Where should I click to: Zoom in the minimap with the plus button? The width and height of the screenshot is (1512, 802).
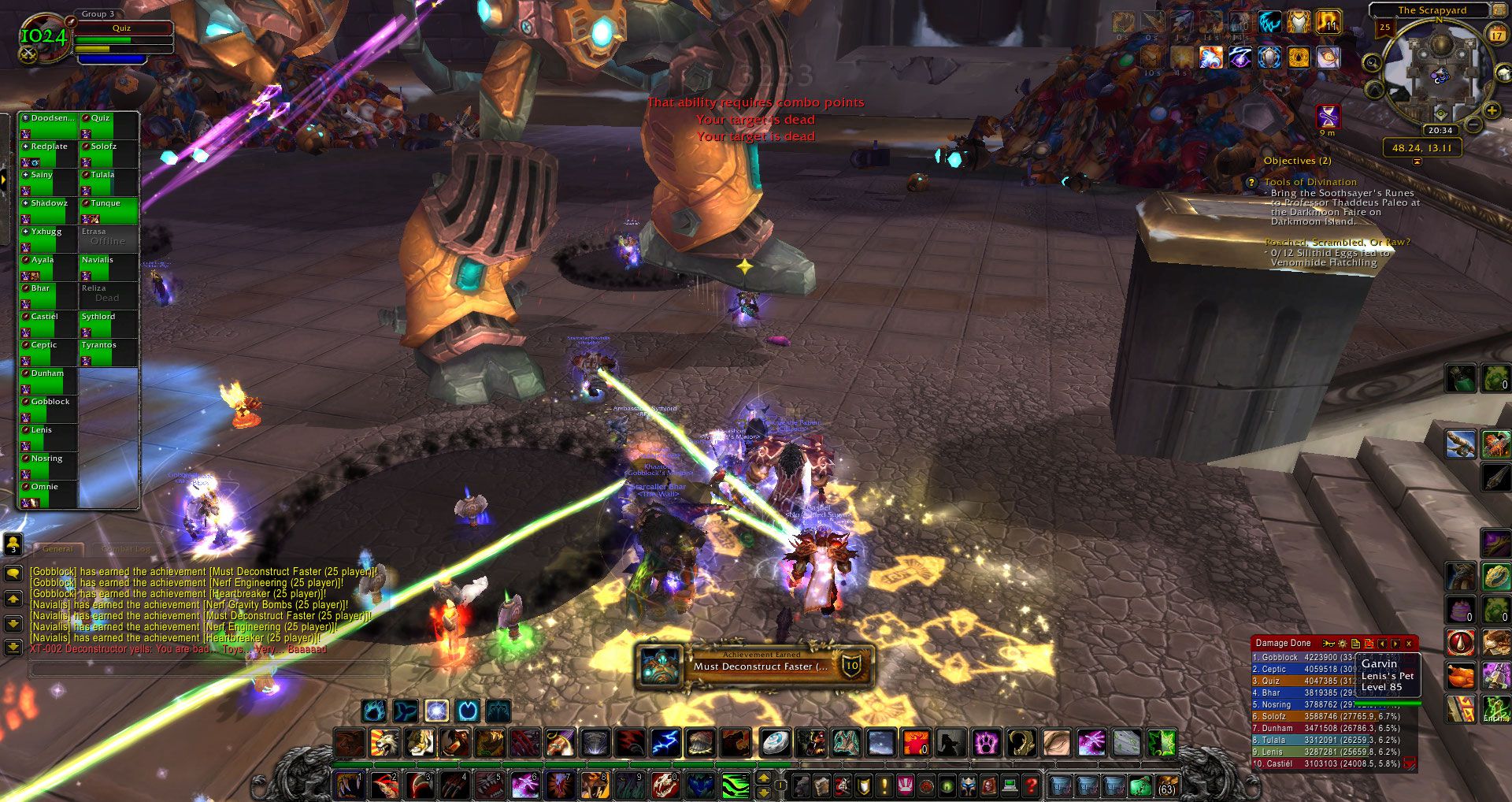coord(1492,110)
